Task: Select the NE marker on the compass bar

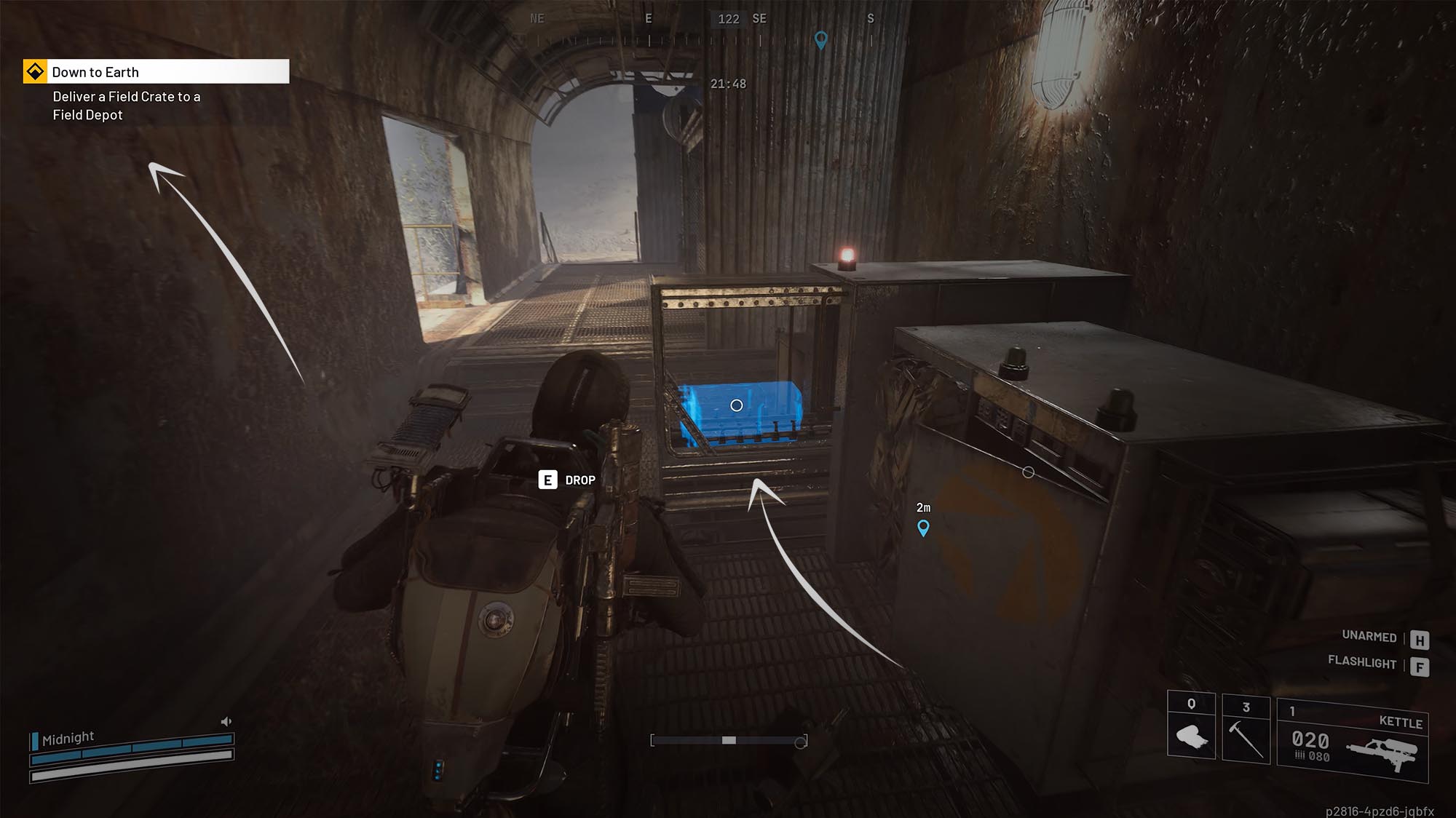Action: 537,19
